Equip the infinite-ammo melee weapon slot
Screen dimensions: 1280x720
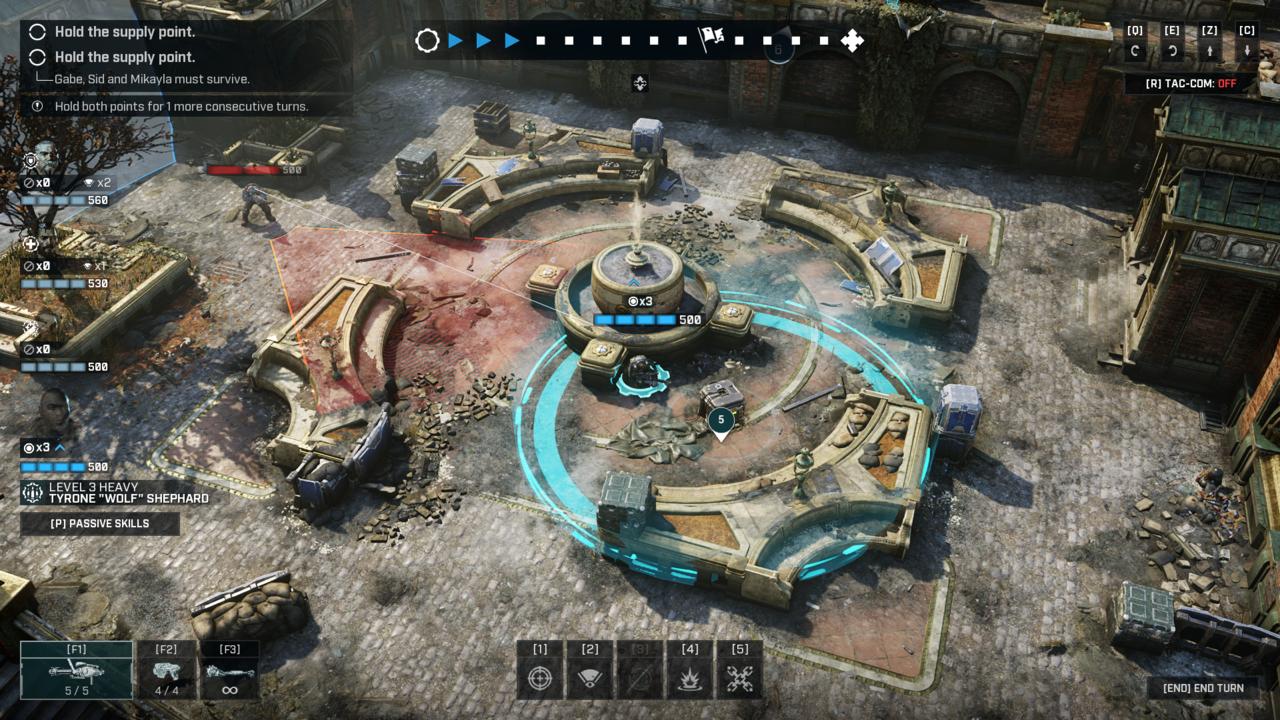tap(229, 670)
